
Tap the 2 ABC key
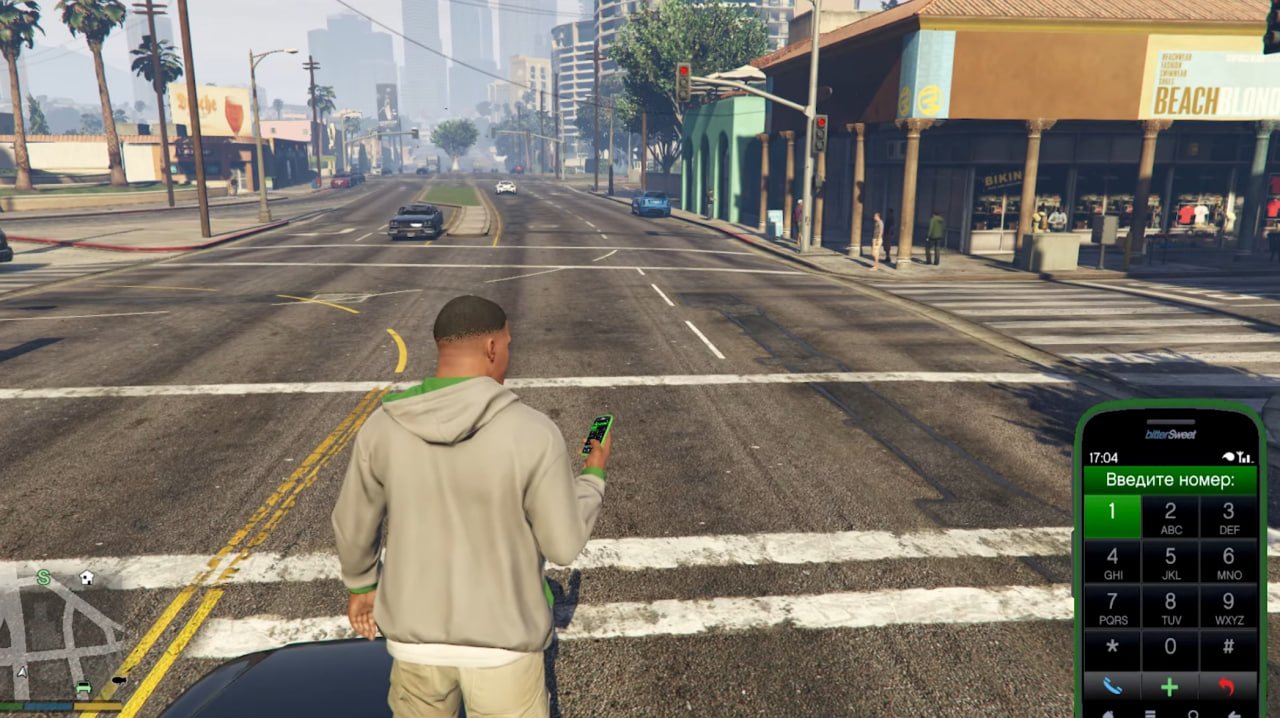[1170, 516]
